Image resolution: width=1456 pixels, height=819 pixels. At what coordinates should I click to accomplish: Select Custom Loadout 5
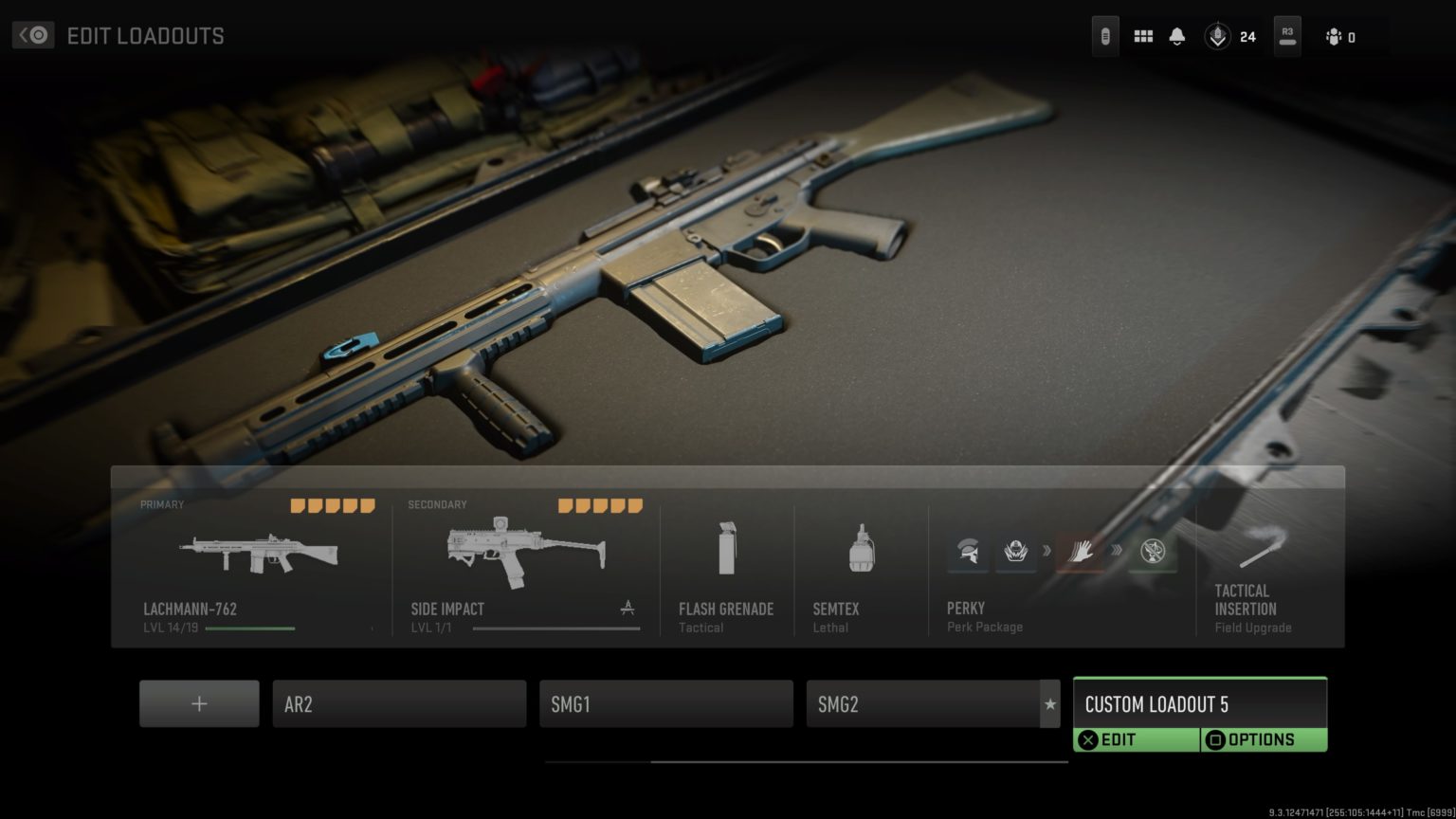(1199, 703)
